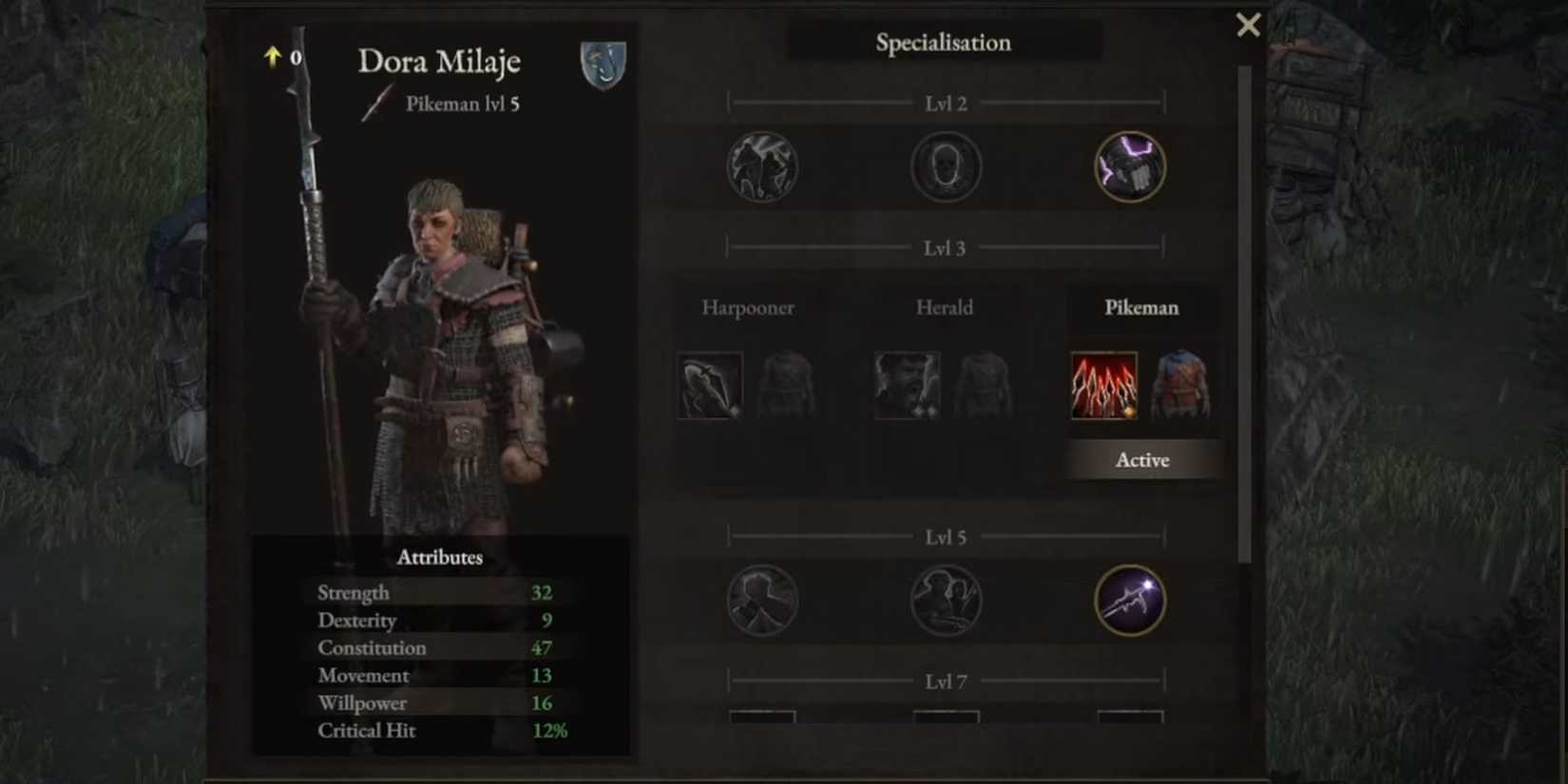
Task: Select the red Pikeman spikes ability icon
Action: [x=1103, y=384]
